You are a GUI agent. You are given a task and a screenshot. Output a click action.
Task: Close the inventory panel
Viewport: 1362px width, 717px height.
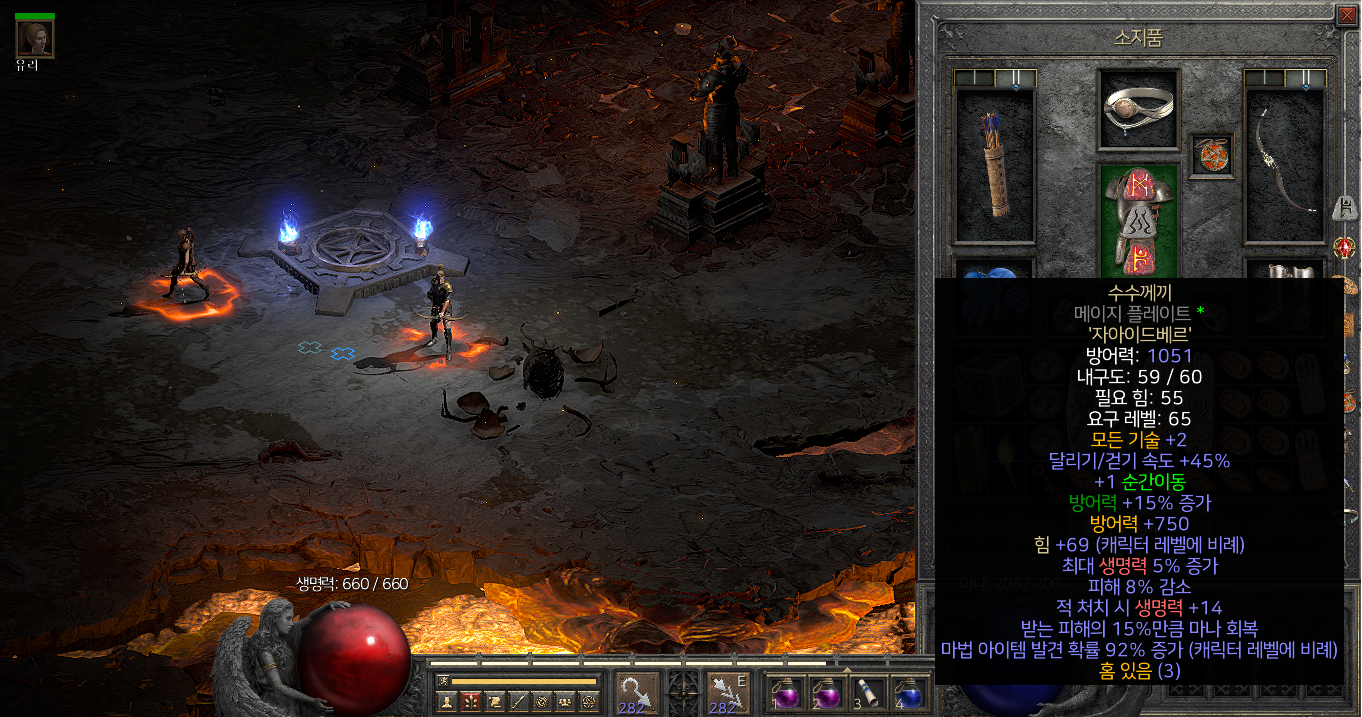(1347, 15)
